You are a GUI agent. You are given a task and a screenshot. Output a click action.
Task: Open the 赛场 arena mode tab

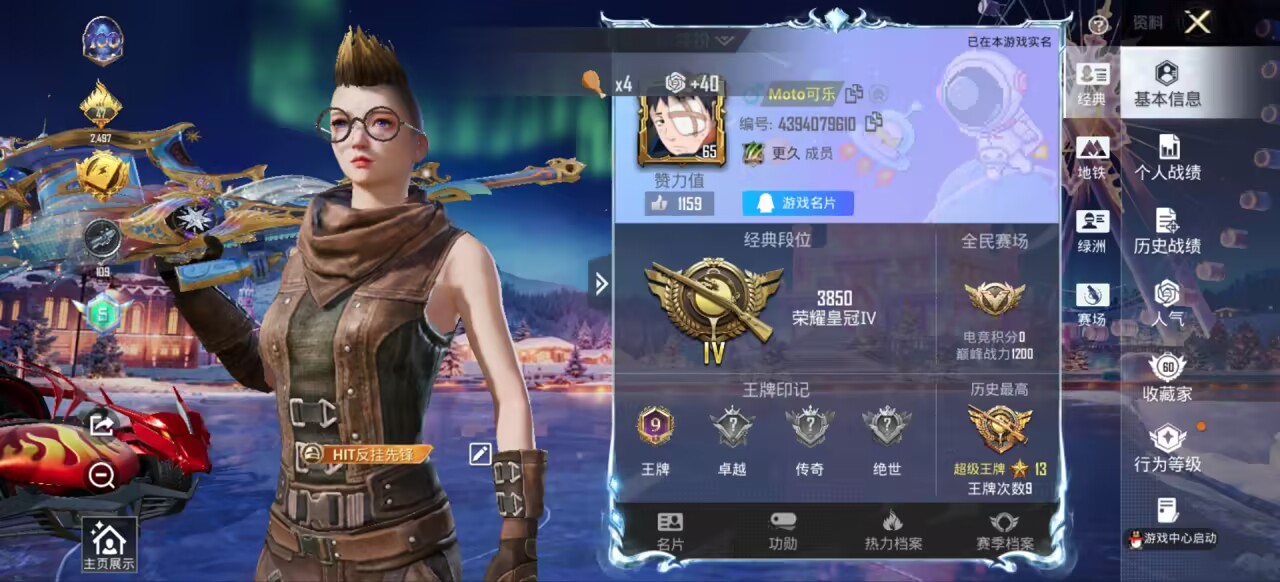(1092, 304)
